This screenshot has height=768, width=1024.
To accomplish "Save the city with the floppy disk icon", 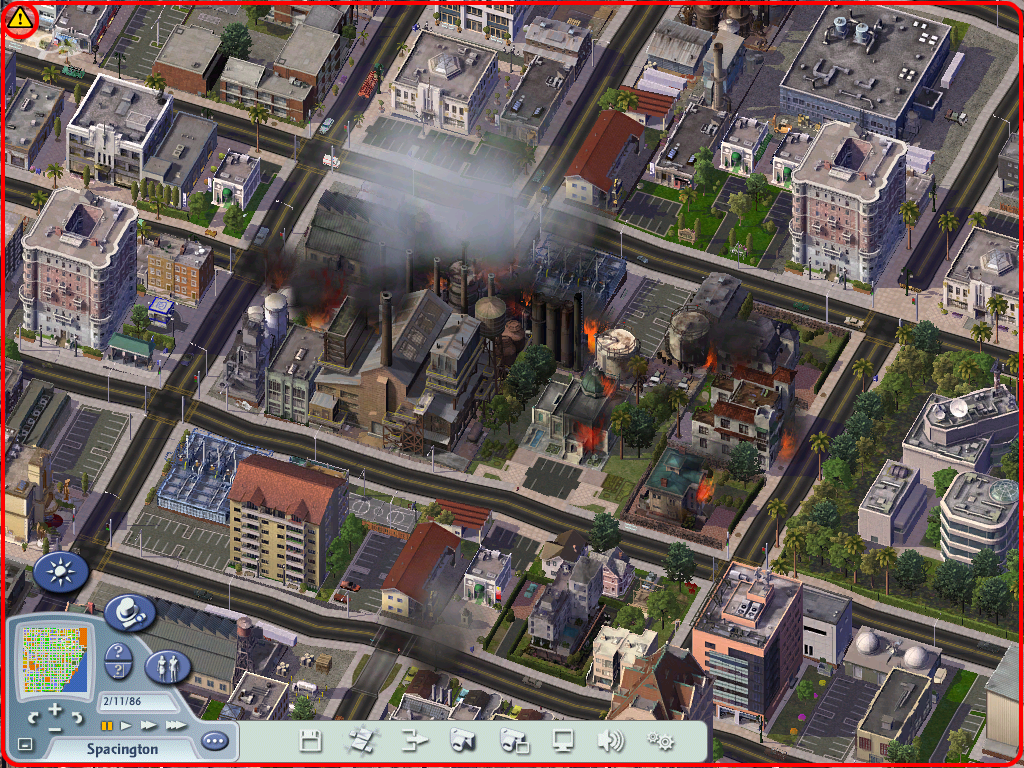I will [x=311, y=741].
